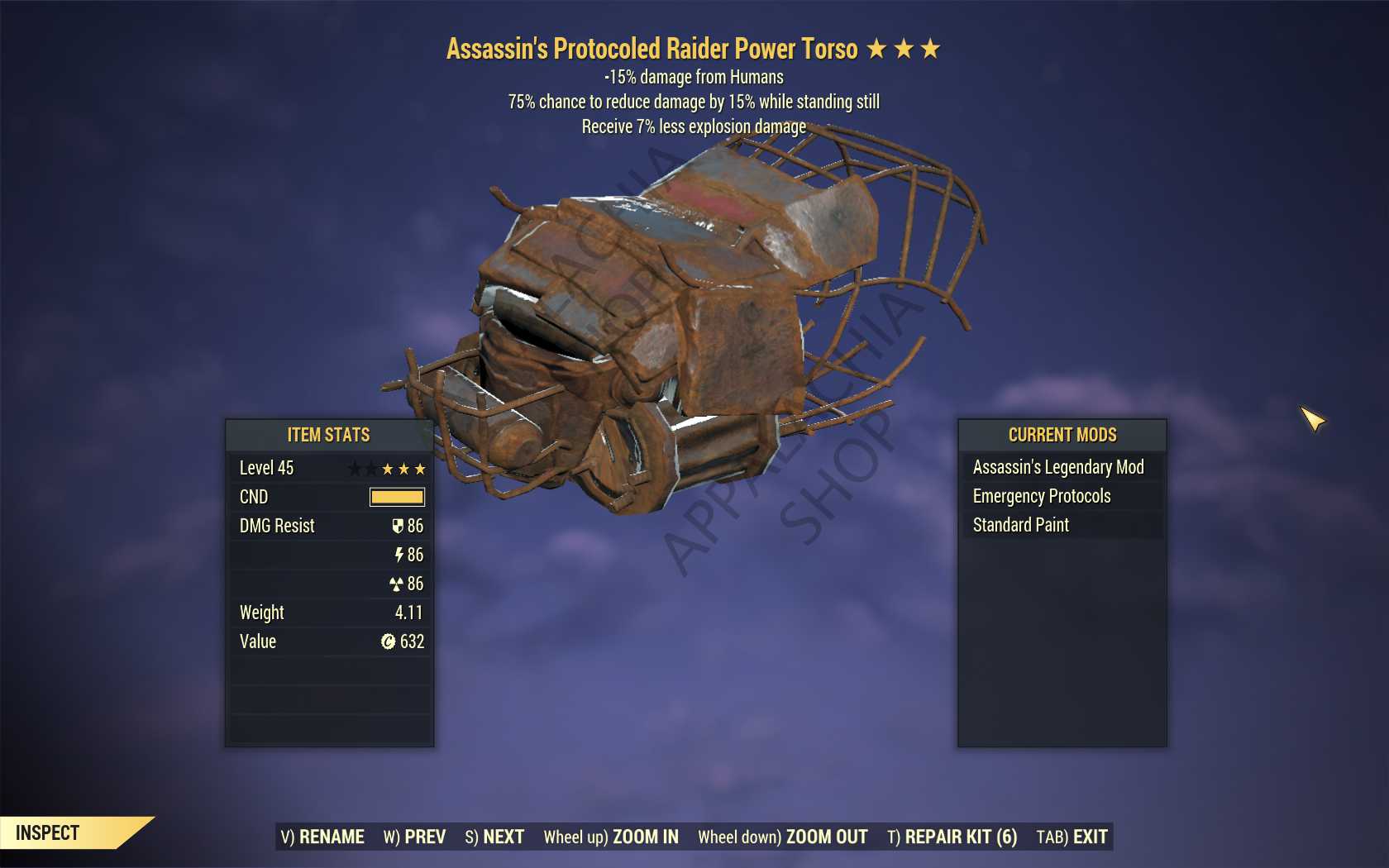Exit the inspect screen
The image size is (1389, 868).
(1072, 837)
